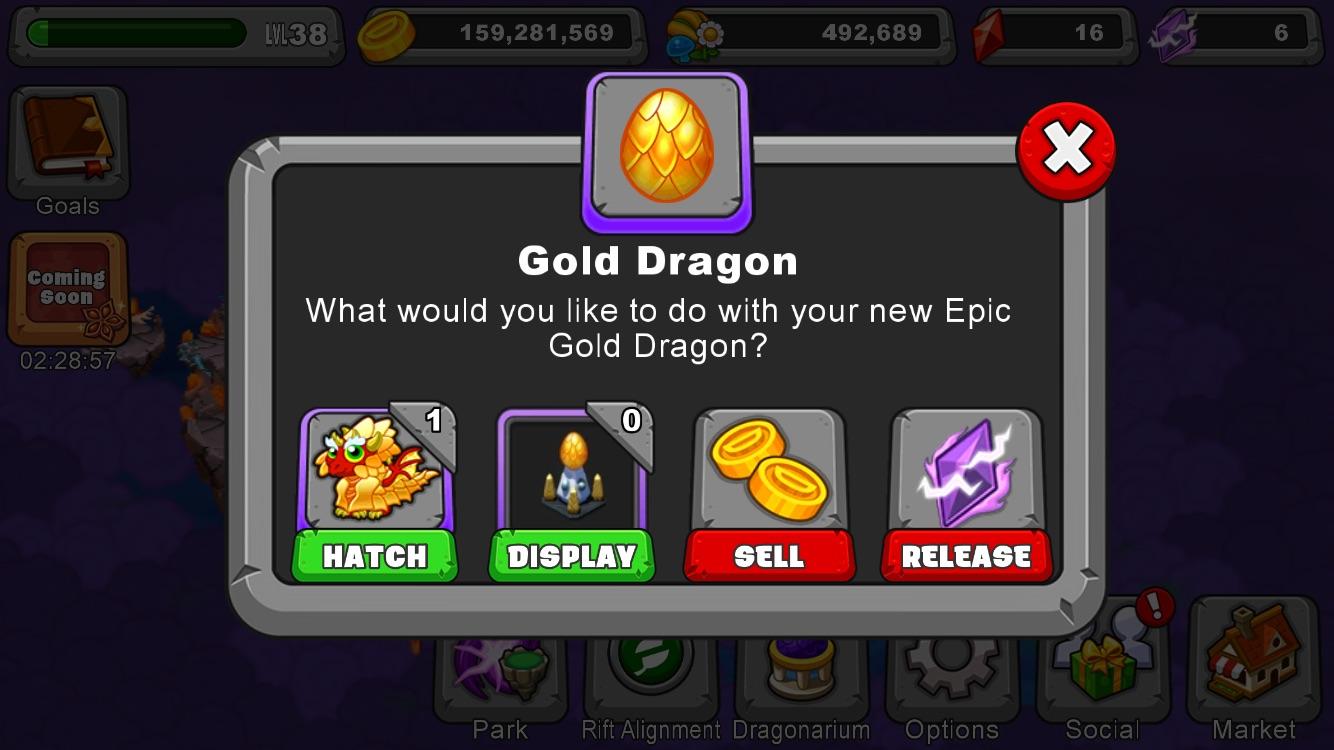
Task: Display the Gold Dragon egg on pedestal
Action: [x=571, y=557]
